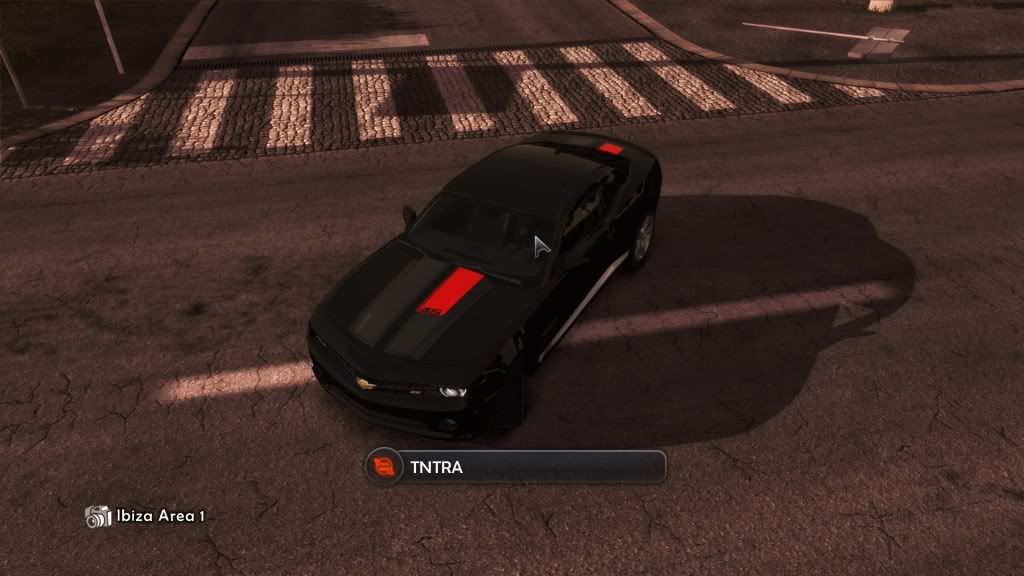1024x576 pixels.
Task: Select the TNTRA player name bar
Action: (x=515, y=467)
